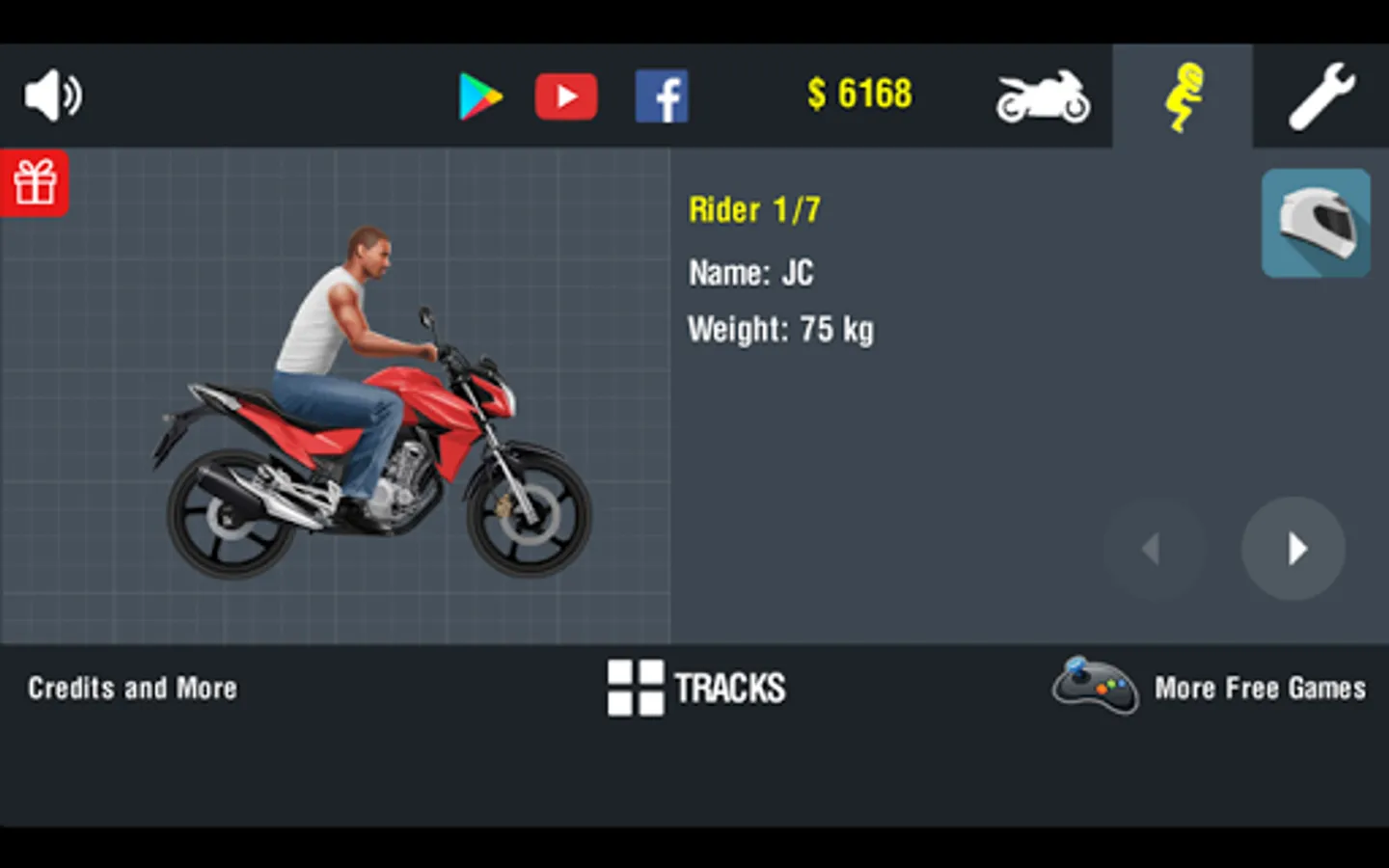
Task: Open the gamepad icon for free games
Action: (1096, 687)
